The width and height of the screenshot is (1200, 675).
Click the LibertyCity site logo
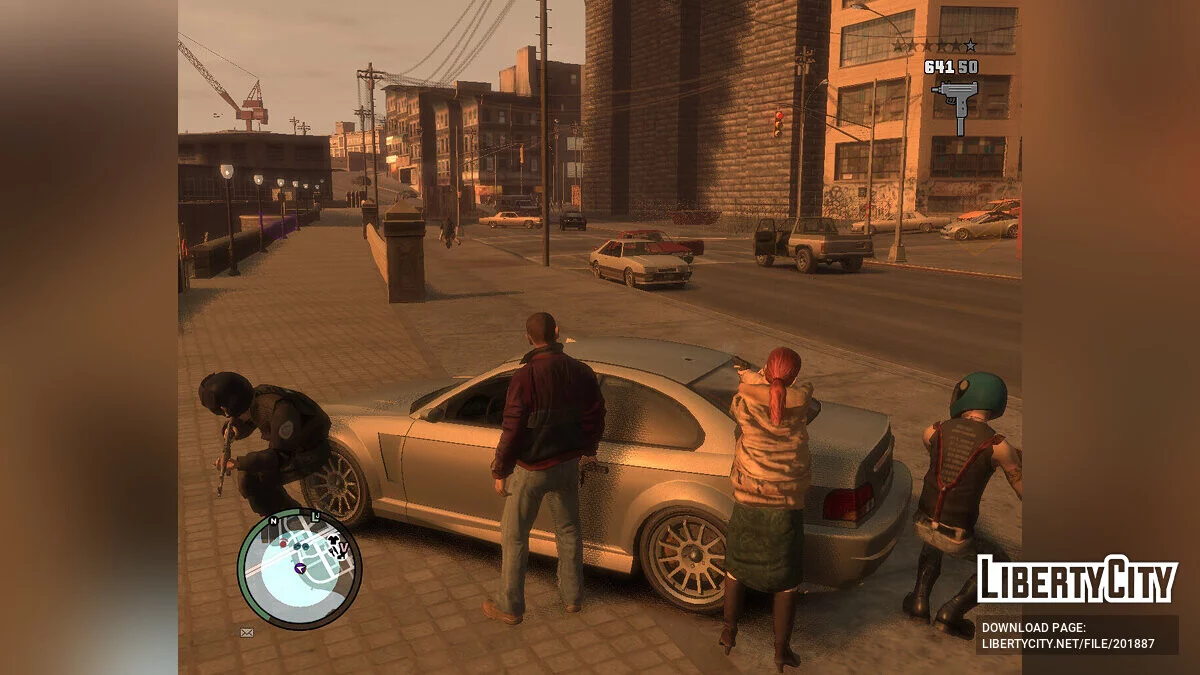pyautogui.click(x=1076, y=580)
